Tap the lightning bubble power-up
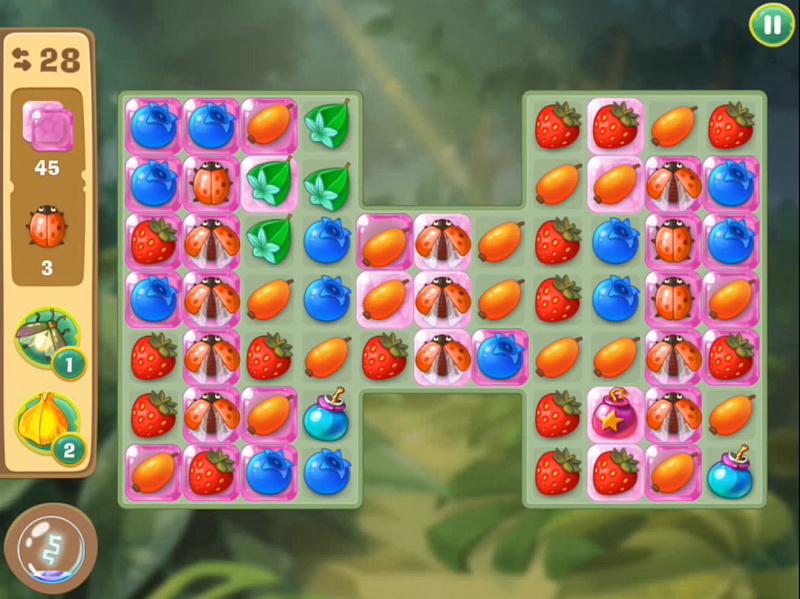The height and width of the screenshot is (599, 800). (50, 549)
